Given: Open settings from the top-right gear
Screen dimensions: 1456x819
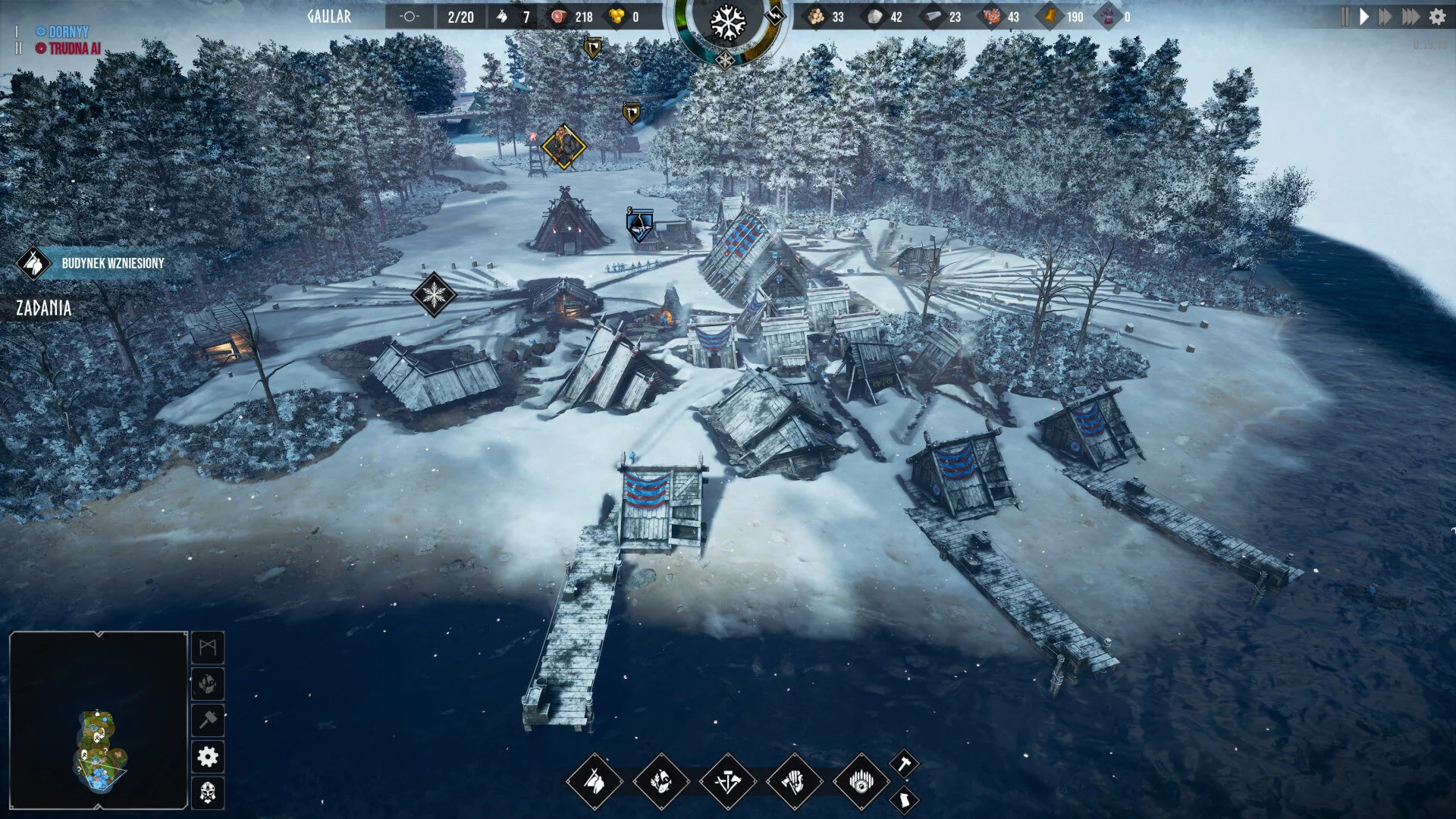Looking at the screenshot, I should point(1437,17).
